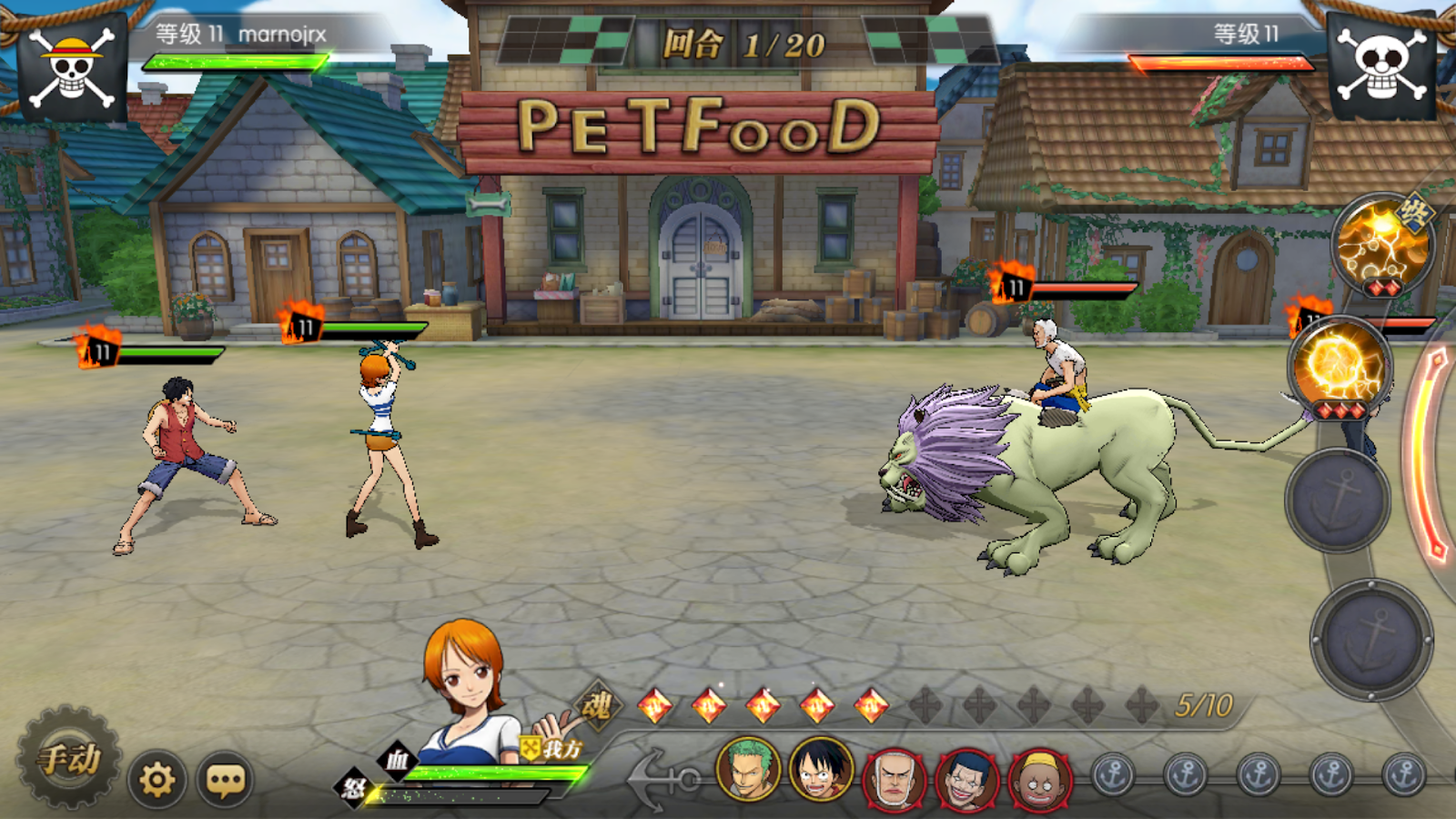Viewport: 1456px width, 819px height.
Task: Tap the 魂 soul gauge badge
Action: pyautogui.click(x=597, y=704)
